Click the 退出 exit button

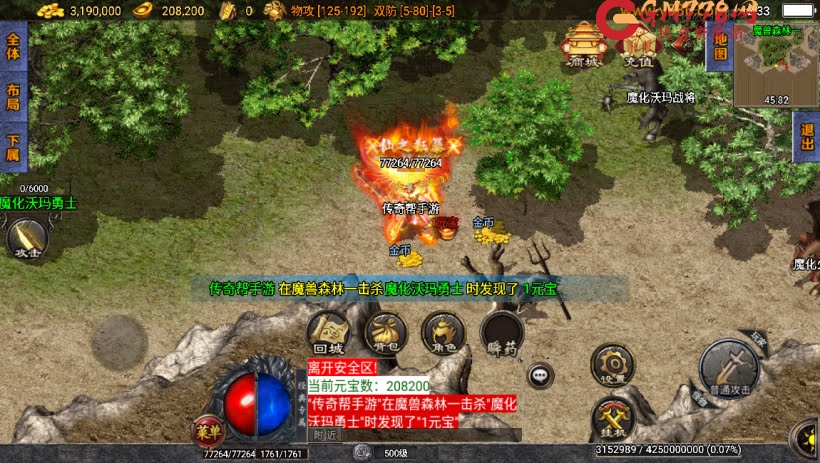click(807, 136)
